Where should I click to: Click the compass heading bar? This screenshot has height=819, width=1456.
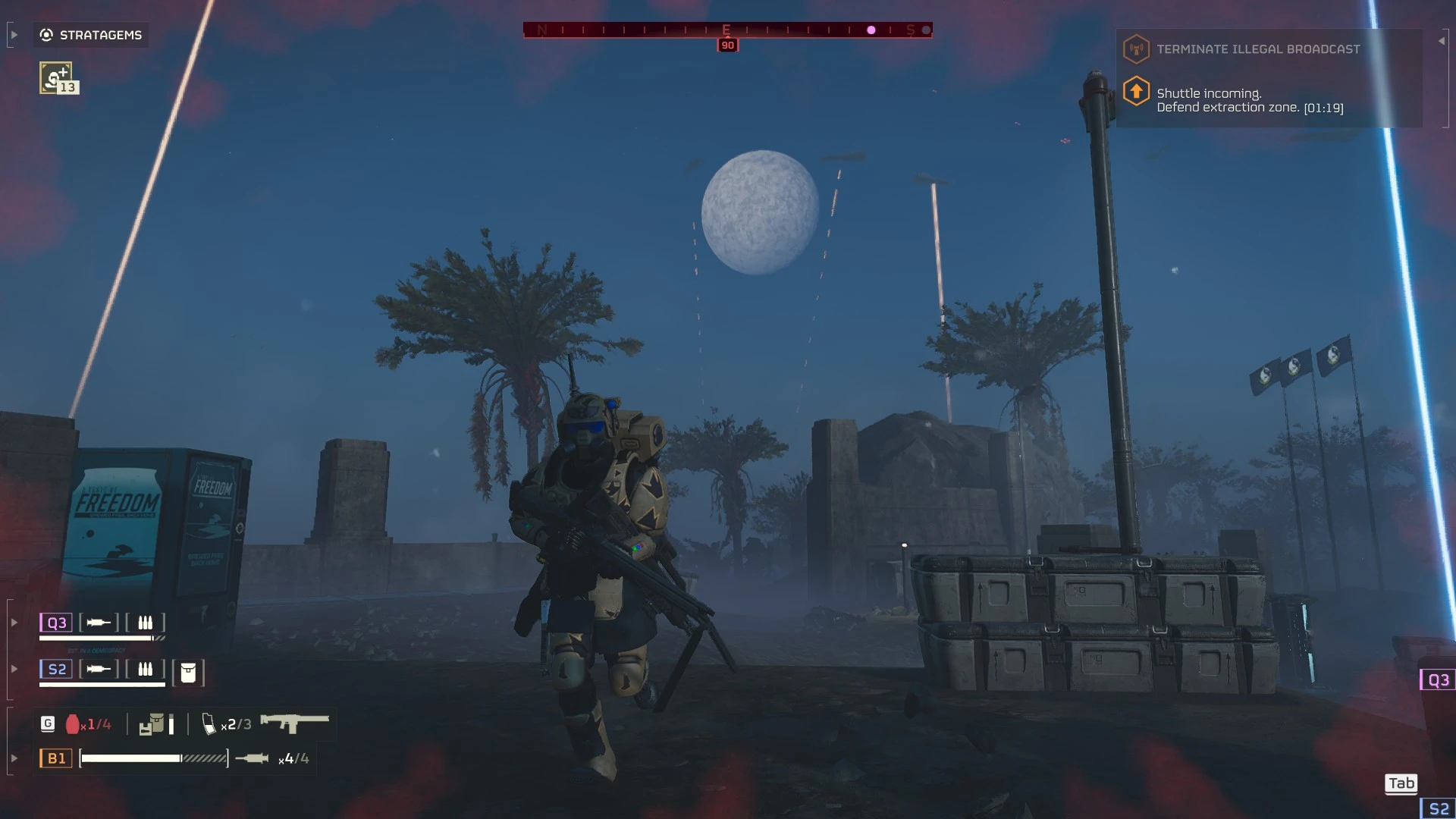pyautogui.click(x=726, y=30)
